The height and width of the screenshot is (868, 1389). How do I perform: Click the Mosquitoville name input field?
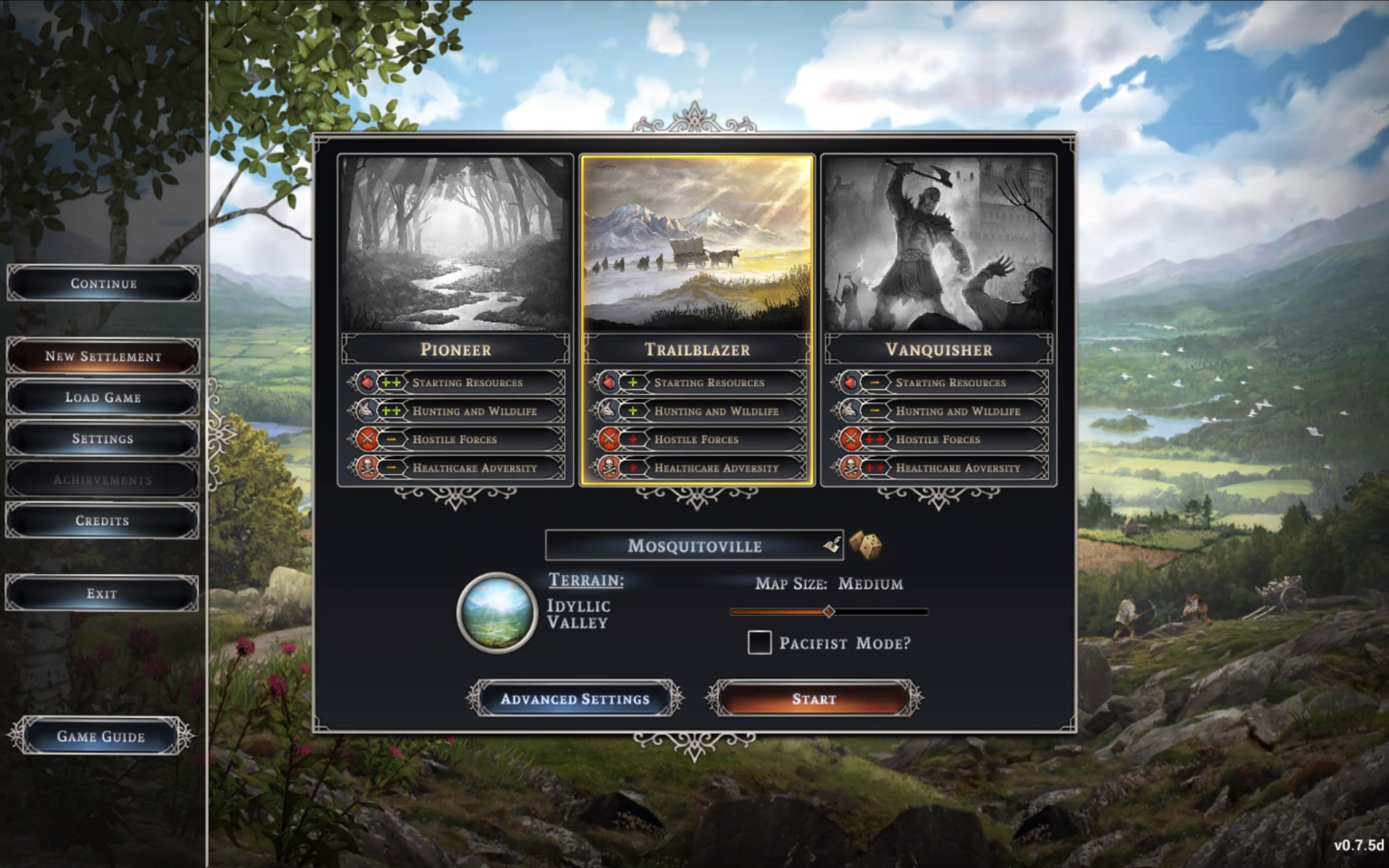click(x=694, y=543)
